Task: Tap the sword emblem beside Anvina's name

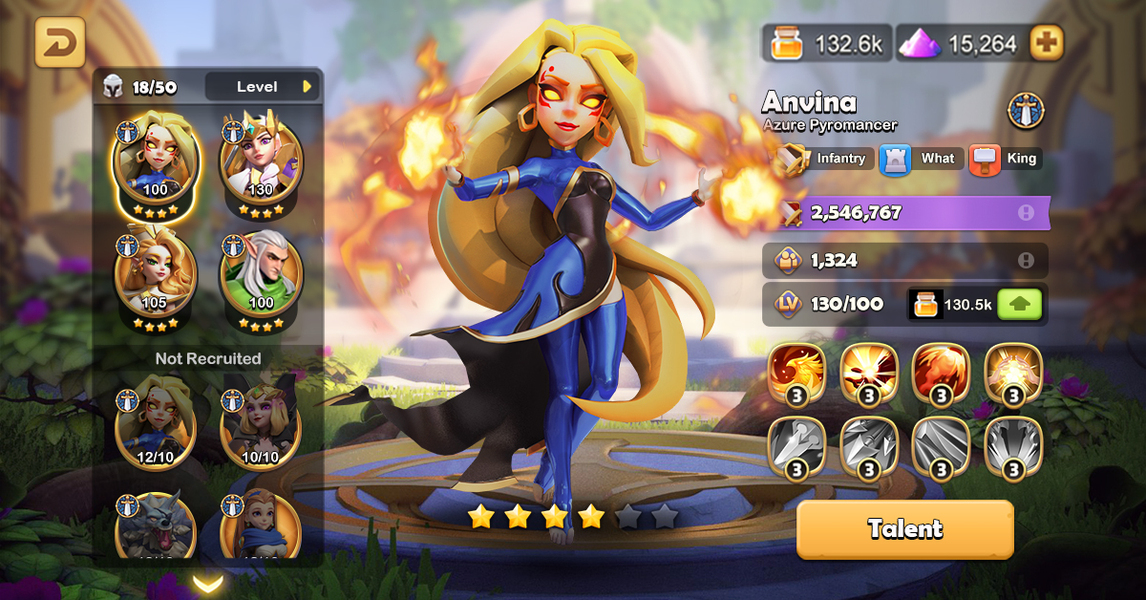Action: [1026, 110]
